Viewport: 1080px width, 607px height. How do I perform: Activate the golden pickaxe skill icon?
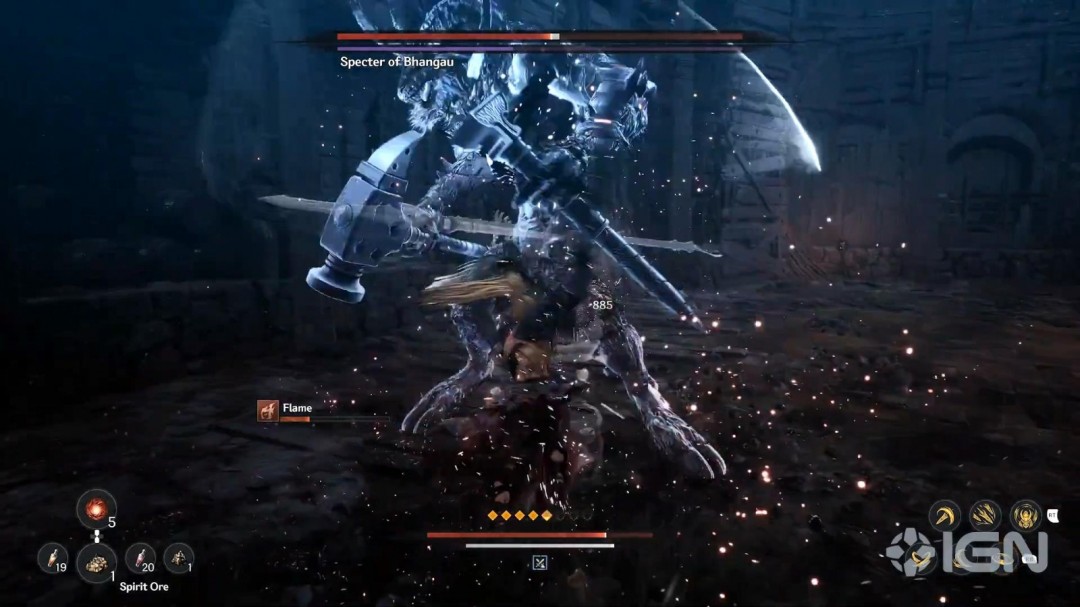coord(945,516)
